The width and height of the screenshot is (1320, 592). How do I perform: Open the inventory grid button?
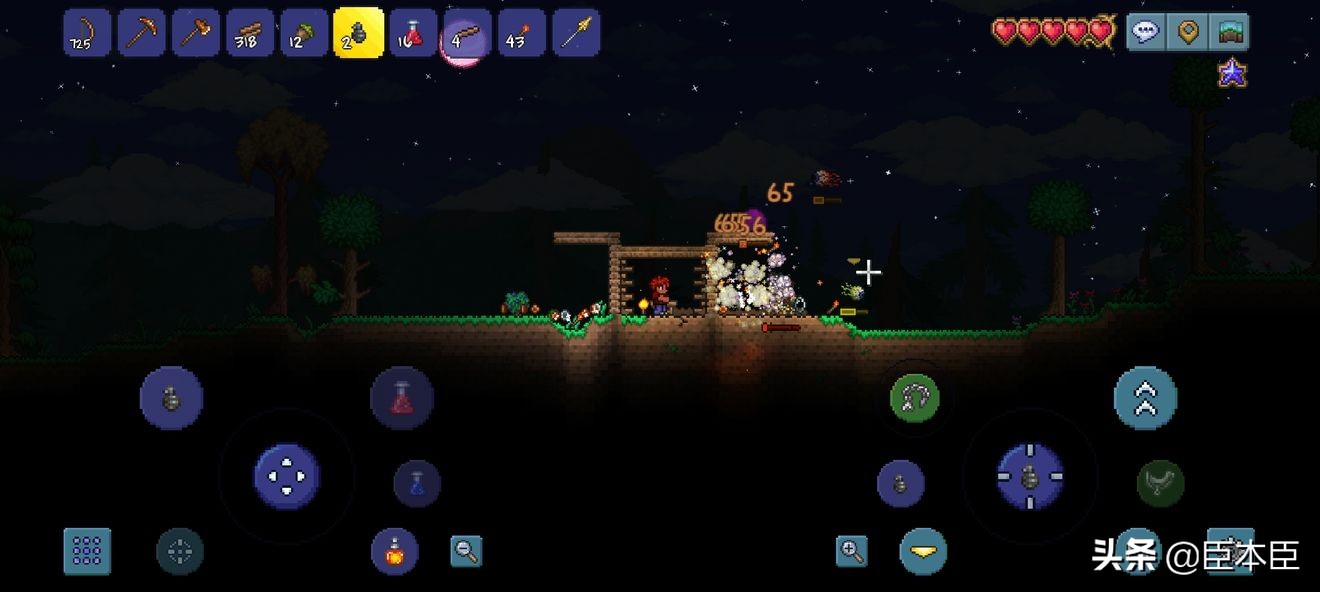(x=87, y=551)
